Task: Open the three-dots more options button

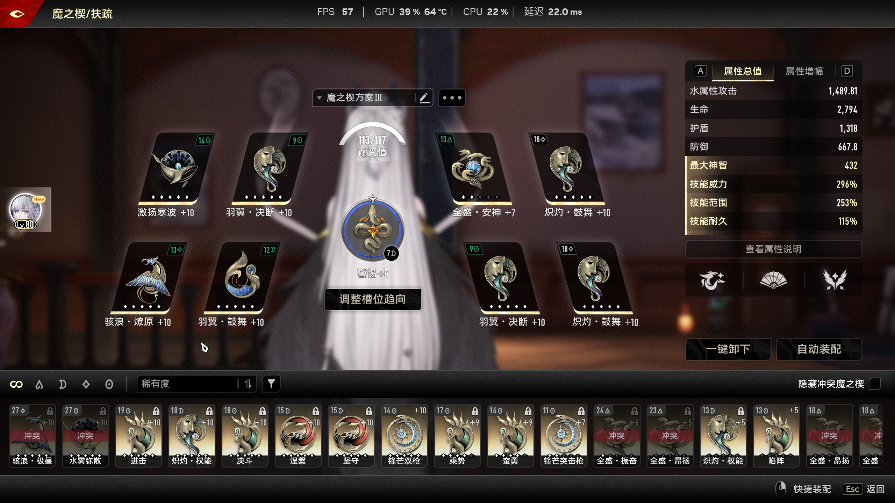Action: tap(451, 98)
